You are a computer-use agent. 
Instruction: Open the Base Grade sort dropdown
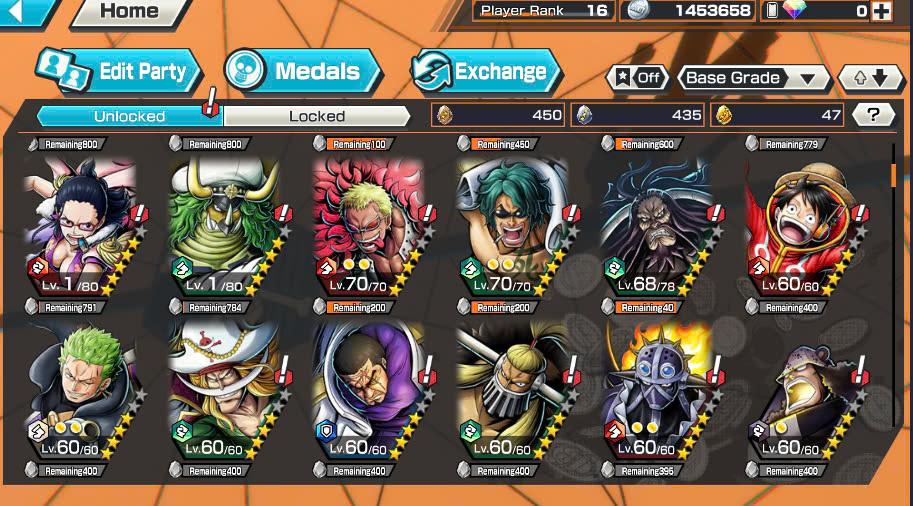pos(753,78)
